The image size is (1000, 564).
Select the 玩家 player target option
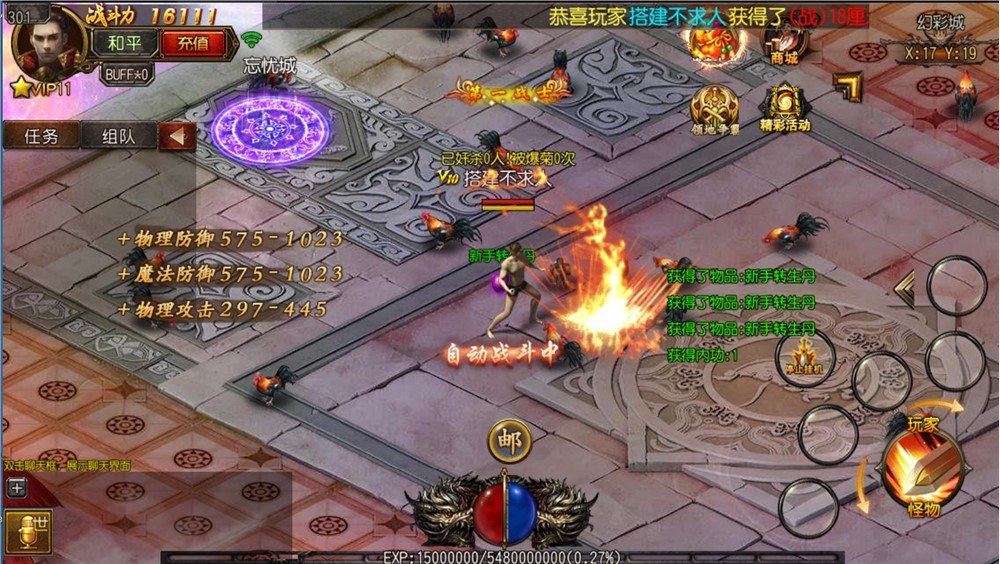[x=923, y=423]
